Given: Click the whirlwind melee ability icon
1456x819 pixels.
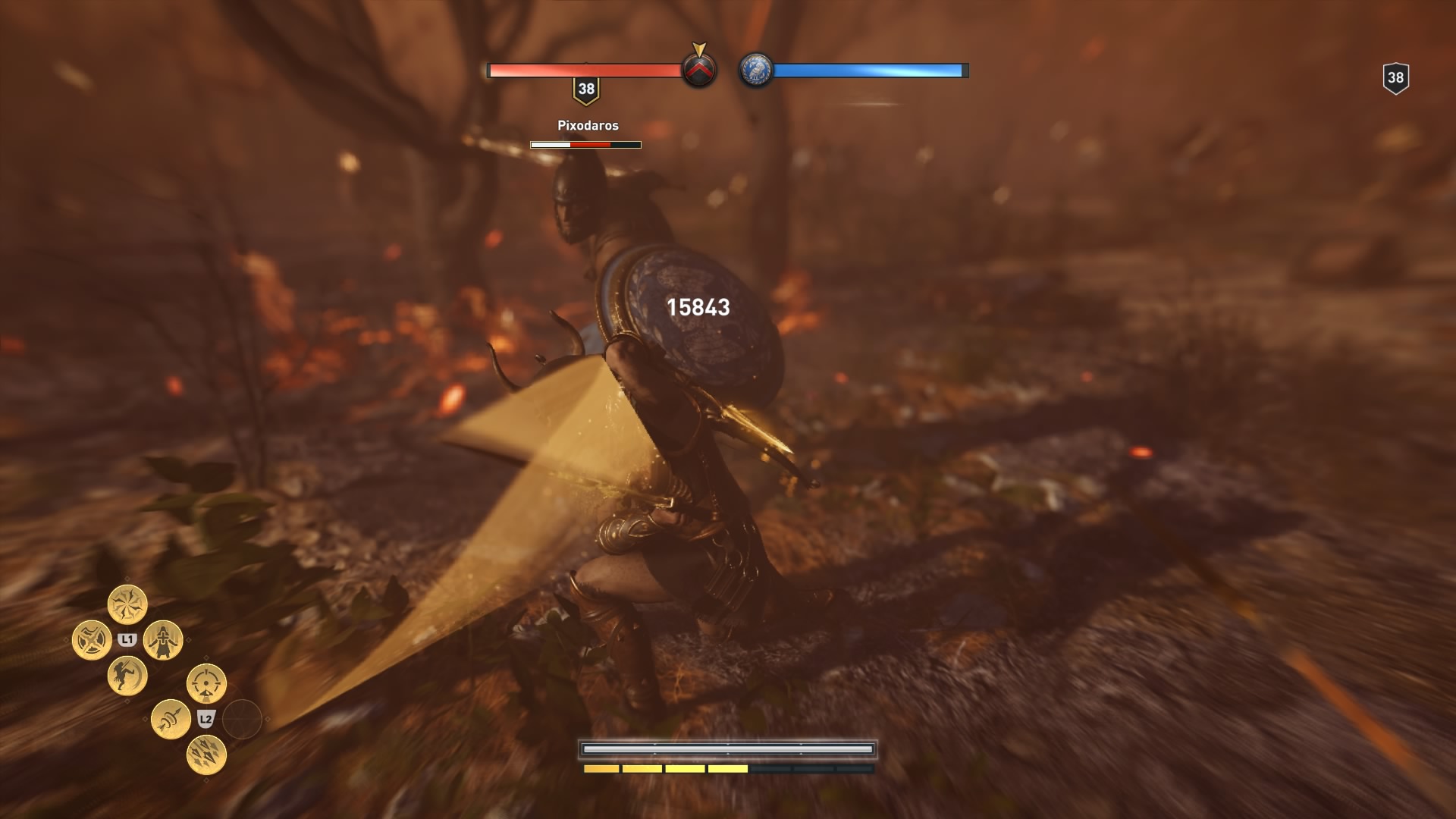Looking at the screenshot, I should 128,604.
